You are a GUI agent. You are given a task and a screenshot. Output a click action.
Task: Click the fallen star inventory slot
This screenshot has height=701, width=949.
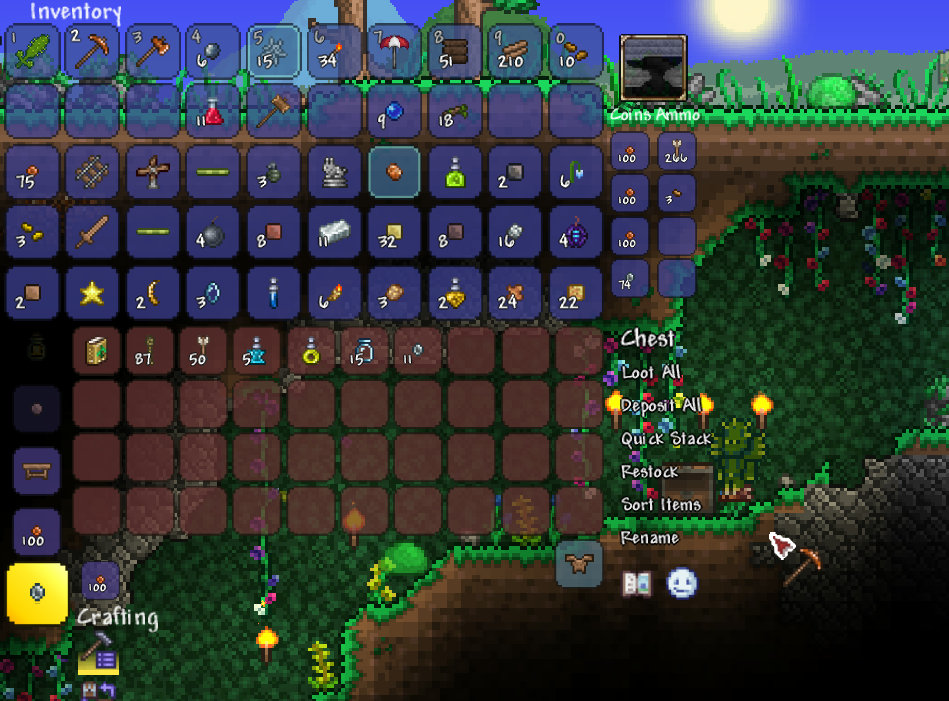(94, 293)
